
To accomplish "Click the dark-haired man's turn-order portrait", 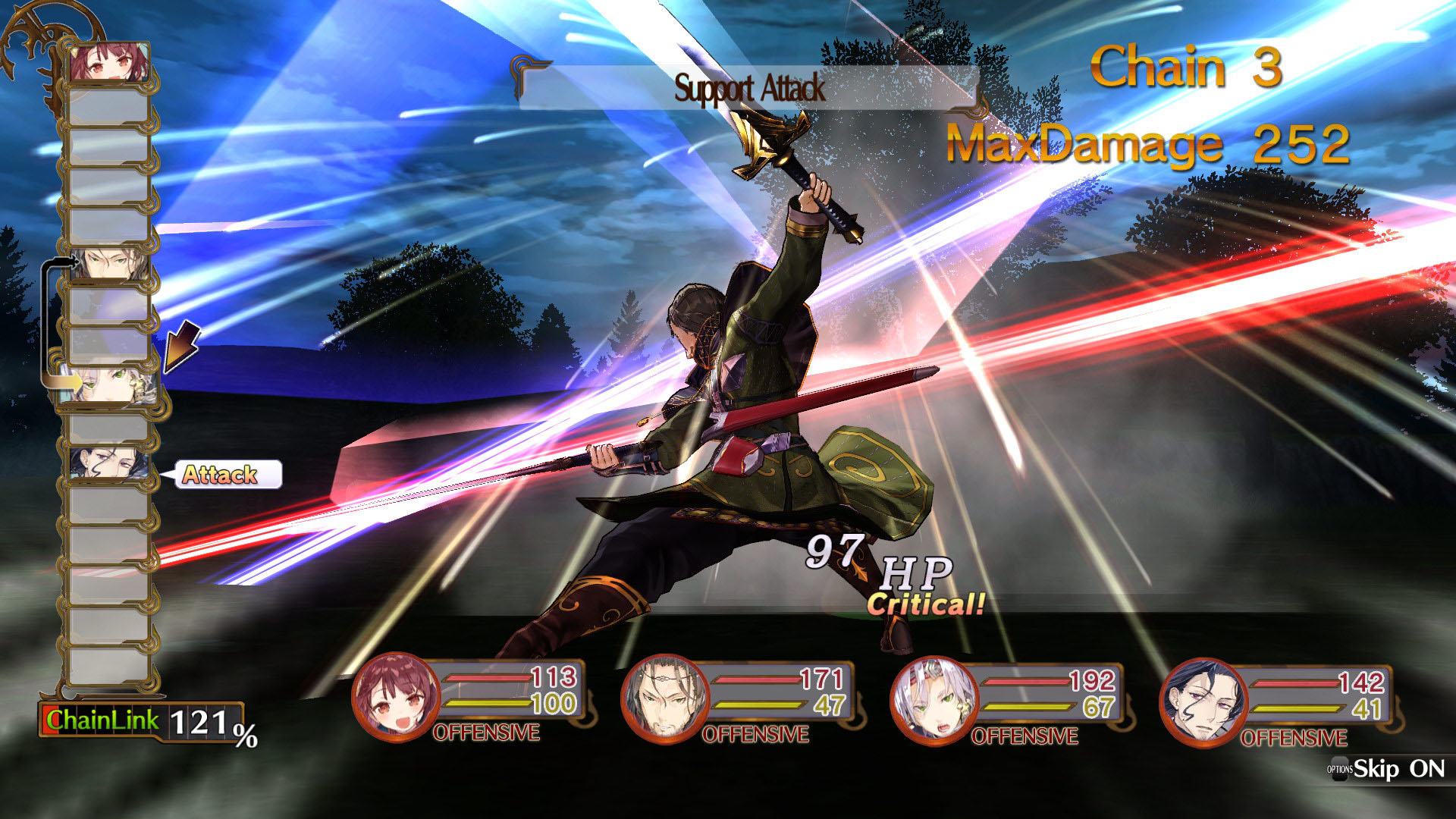I will tap(108, 463).
